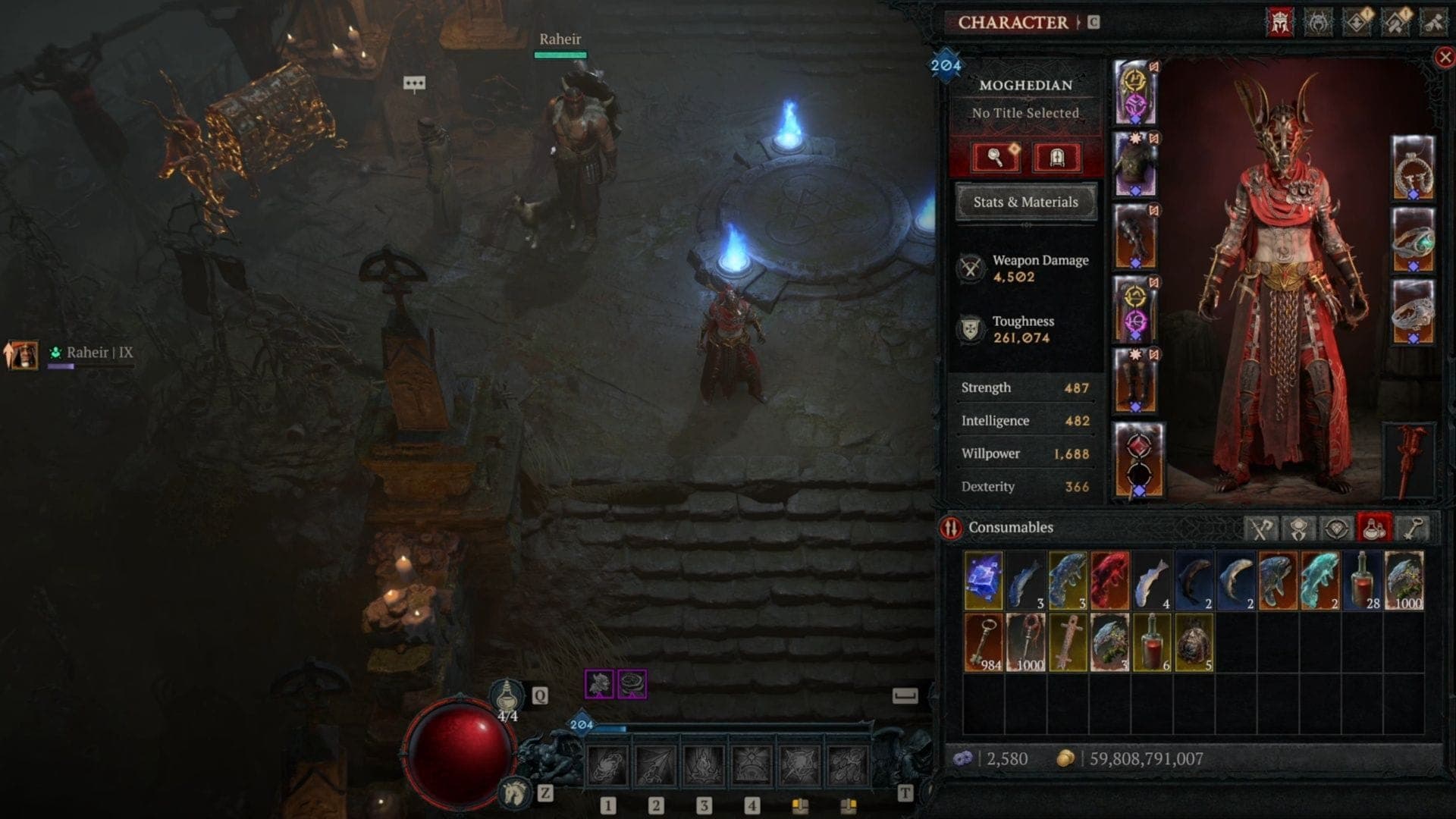
Task: Select the Weapons inventory filter icon
Action: (1261, 529)
